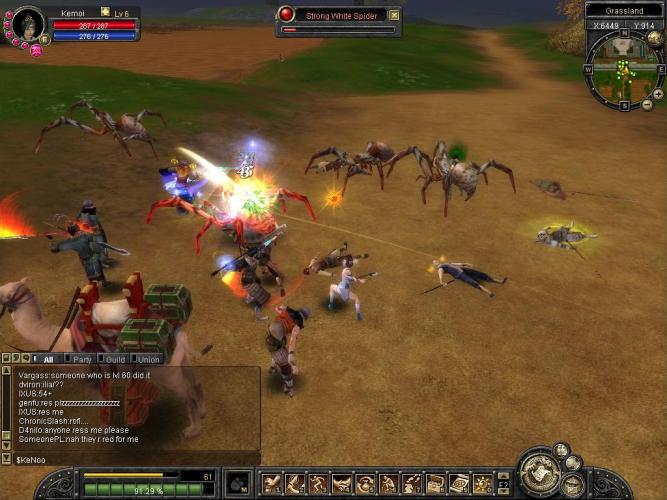Select the Guild chat tab
Viewport: 667px width, 500px height.
coord(115,359)
